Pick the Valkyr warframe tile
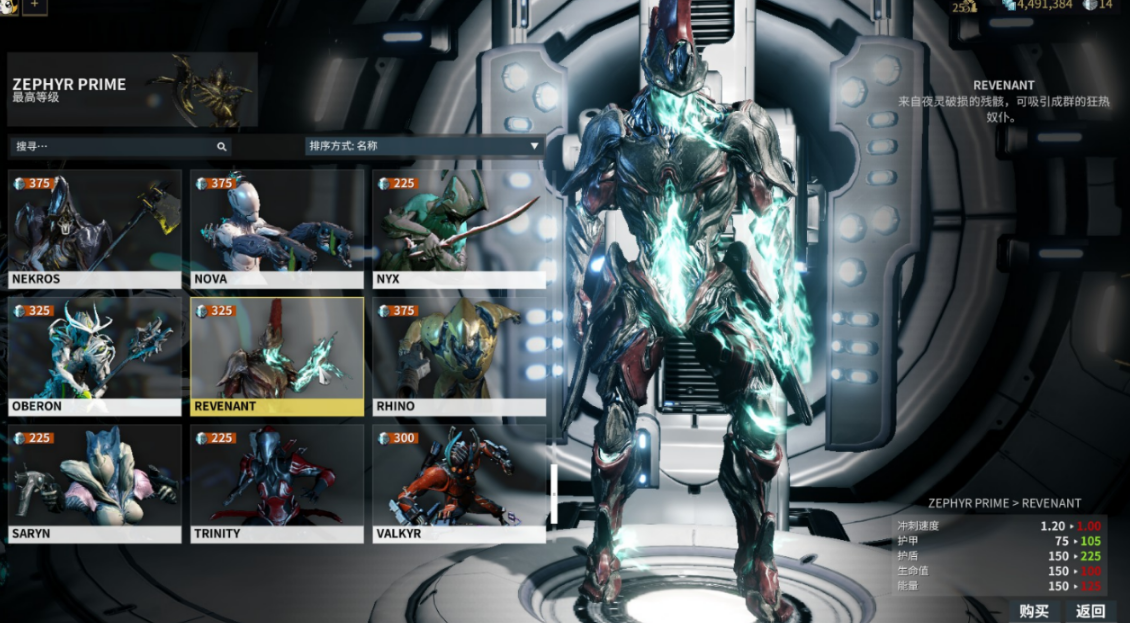This screenshot has height=623, width=1130. point(458,483)
